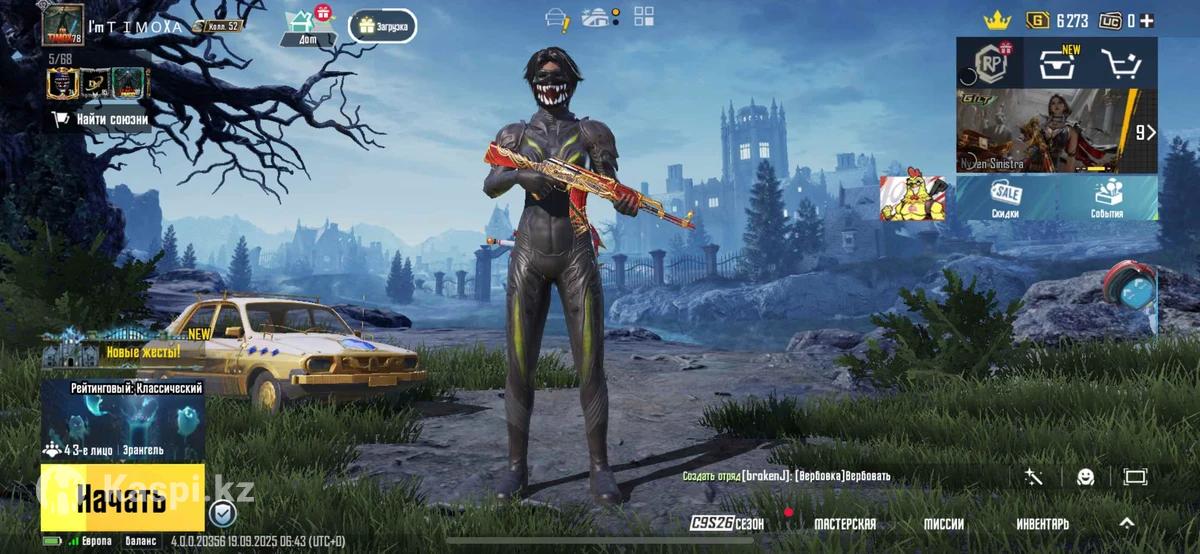This screenshot has width=1200, height=554.
Task: Open the Загрузка download button
Action: coord(383,27)
